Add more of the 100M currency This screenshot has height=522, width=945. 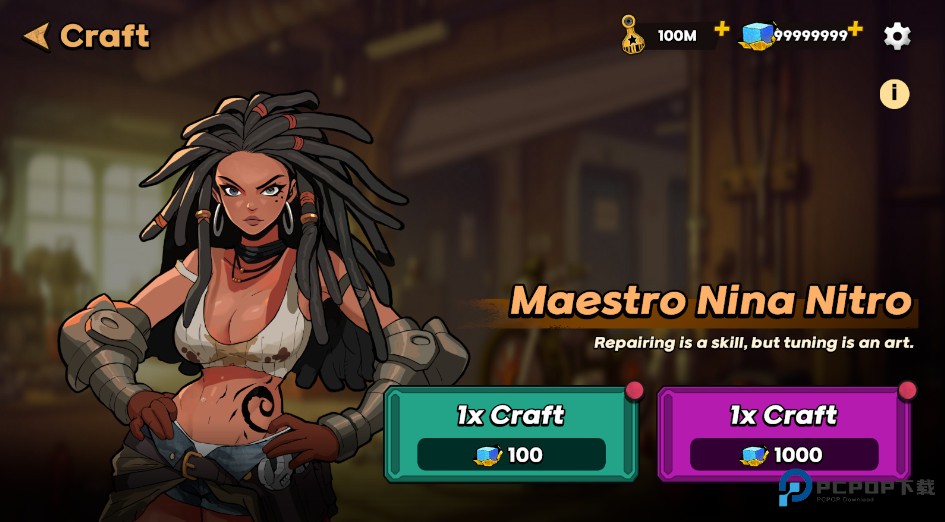point(722,29)
